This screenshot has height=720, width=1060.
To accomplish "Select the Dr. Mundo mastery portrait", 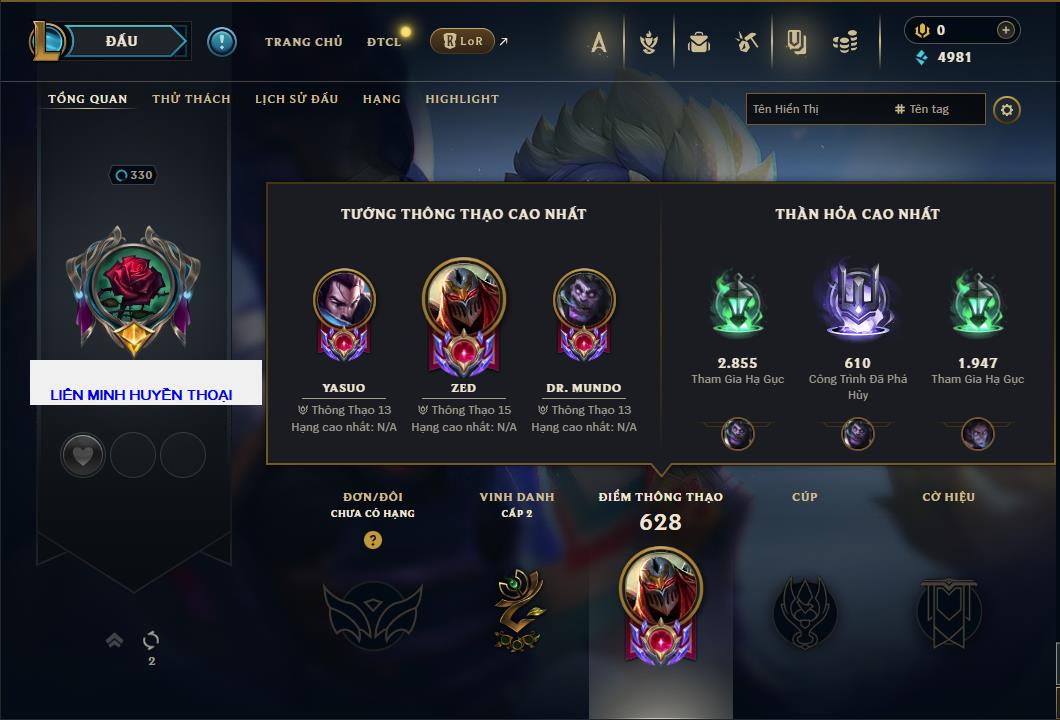I will tap(584, 300).
